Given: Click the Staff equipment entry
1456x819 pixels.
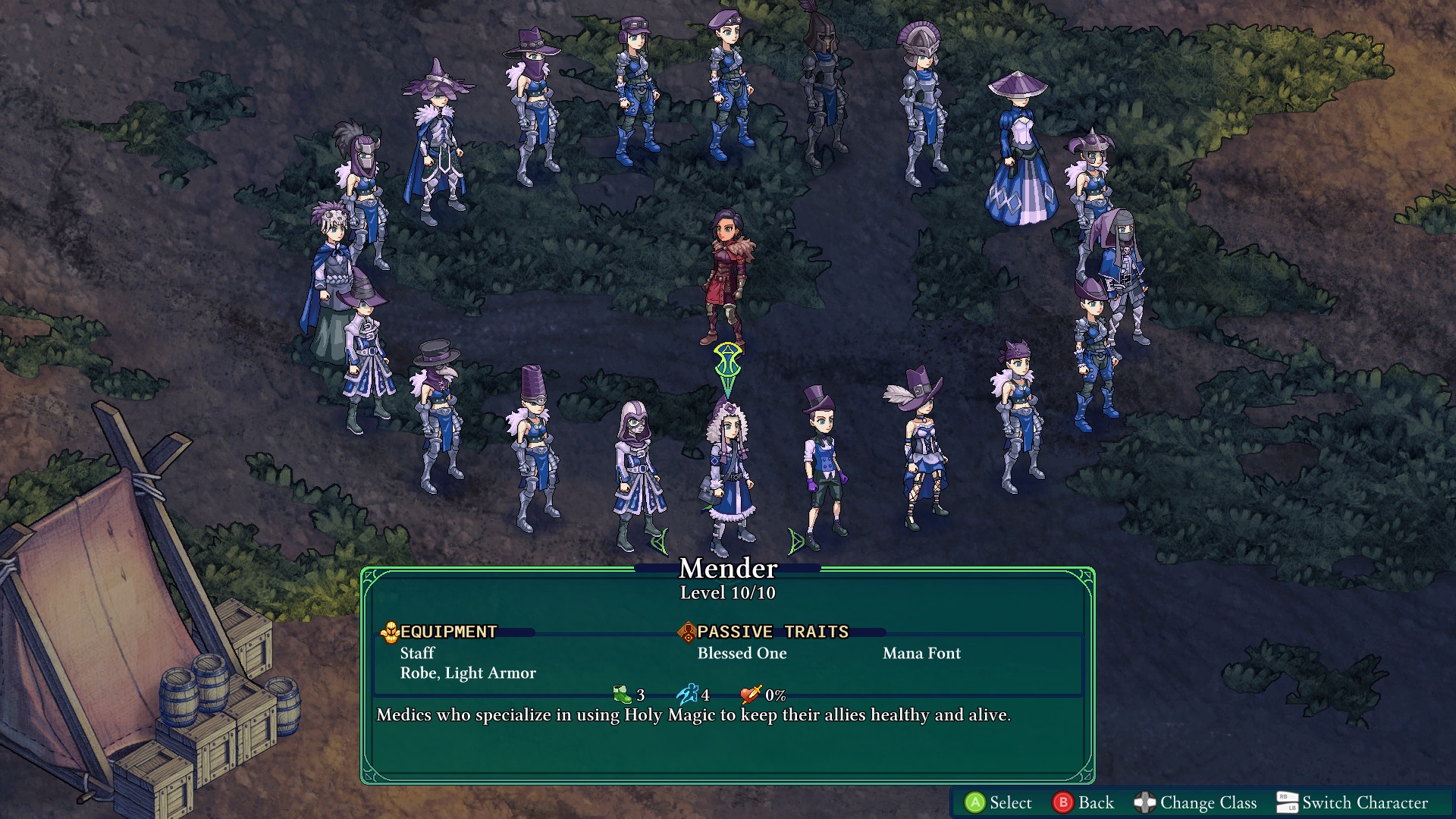Looking at the screenshot, I should pos(418,653).
